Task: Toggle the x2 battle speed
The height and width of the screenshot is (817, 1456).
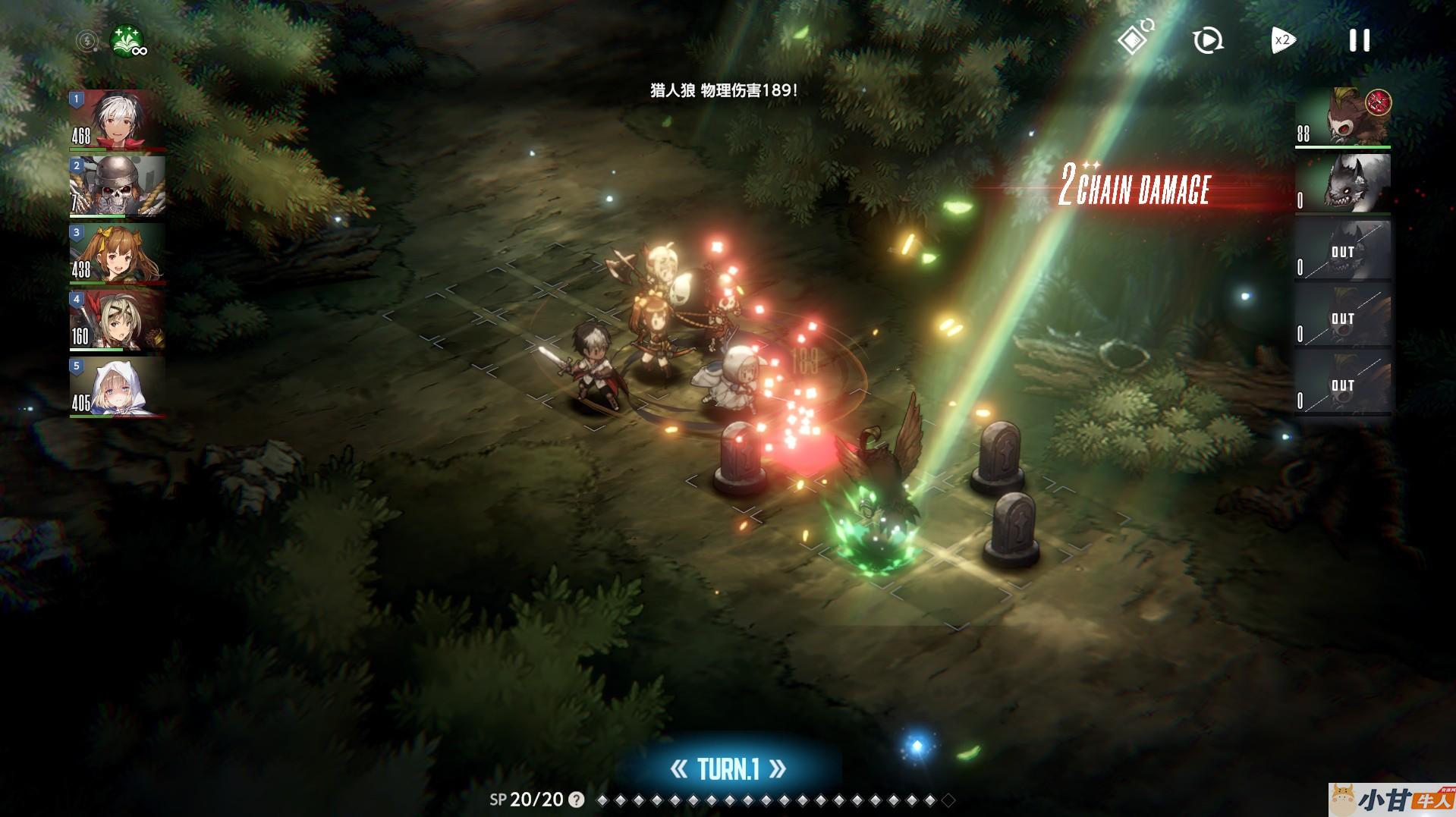Action: click(1282, 40)
